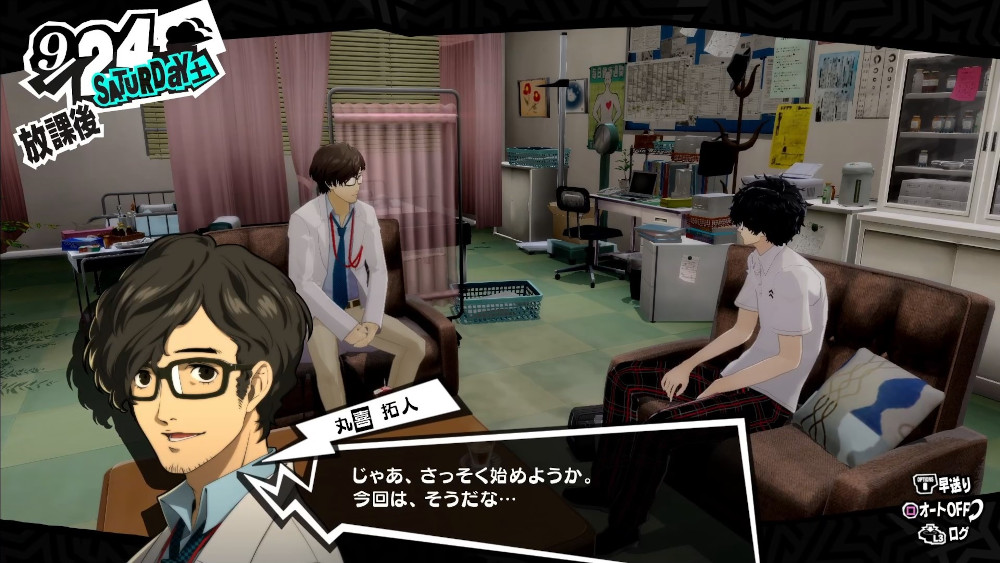
Task: Open the ログ conversation log
Action: tap(949, 534)
